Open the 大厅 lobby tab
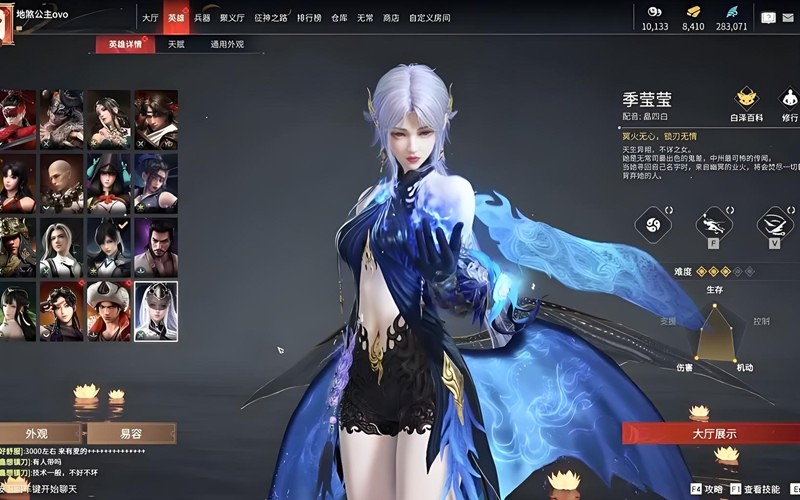Image resolution: width=800 pixels, height=500 pixels. point(150,18)
